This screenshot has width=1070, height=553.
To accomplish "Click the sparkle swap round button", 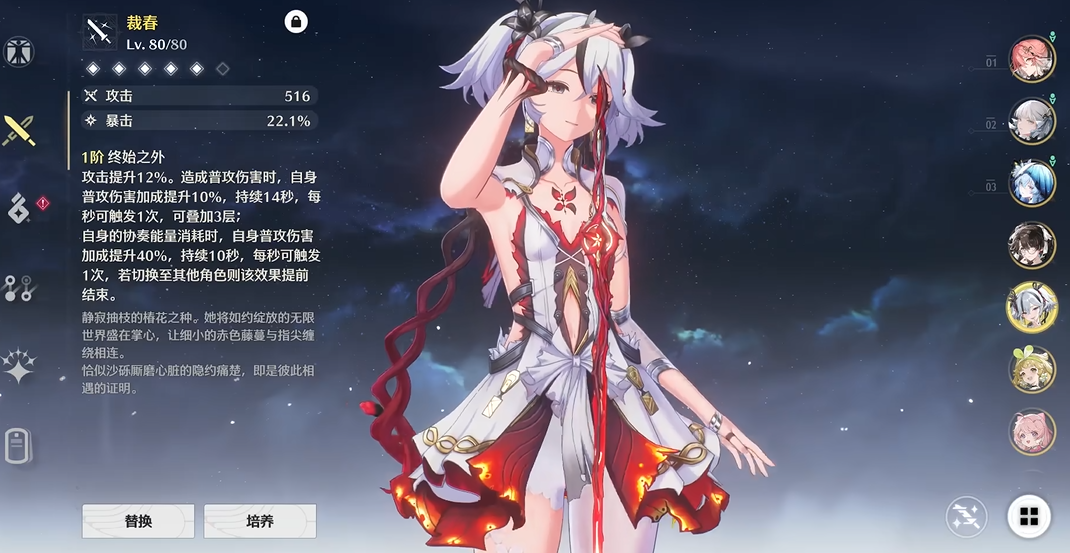I will tap(967, 516).
